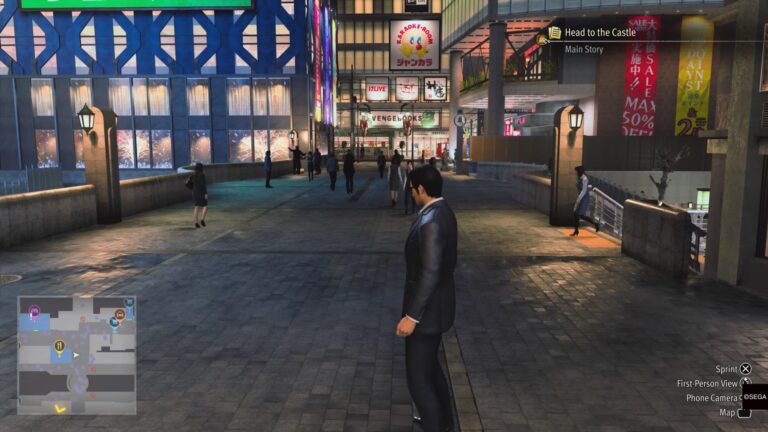This screenshot has height=432, width=768.
Task: Click the blue shop marker on the minimap
Action: (x=113, y=323)
